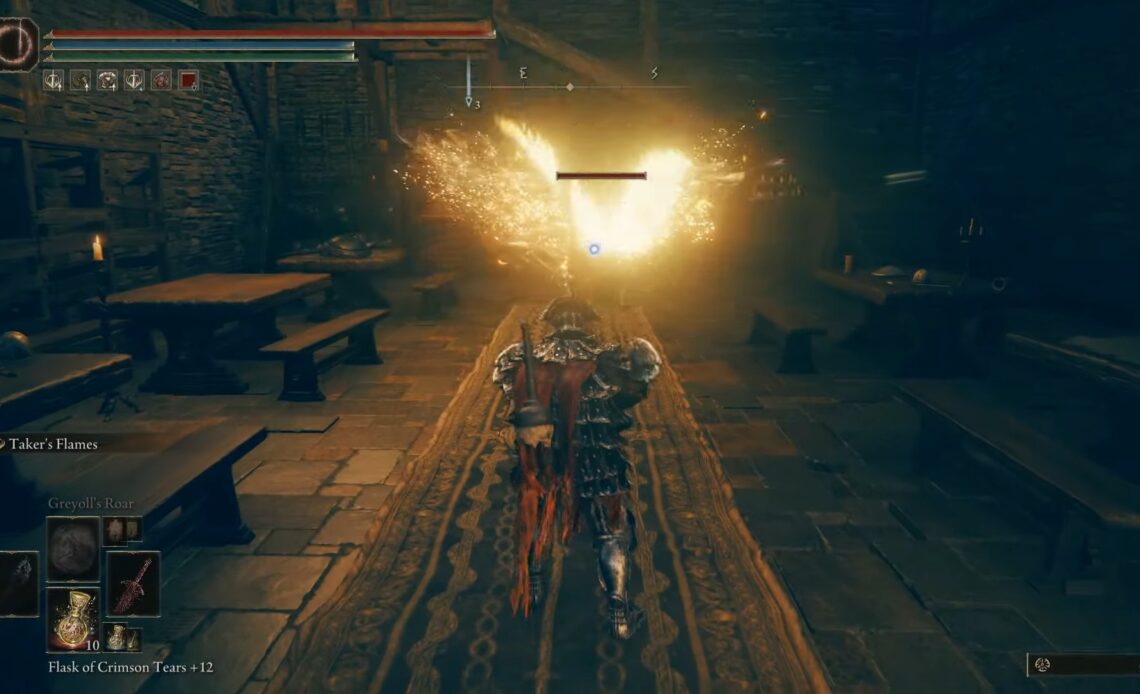The width and height of the screenshot is (1140, 694).
Task: Click the compass bar at the top
Action: 570,86
